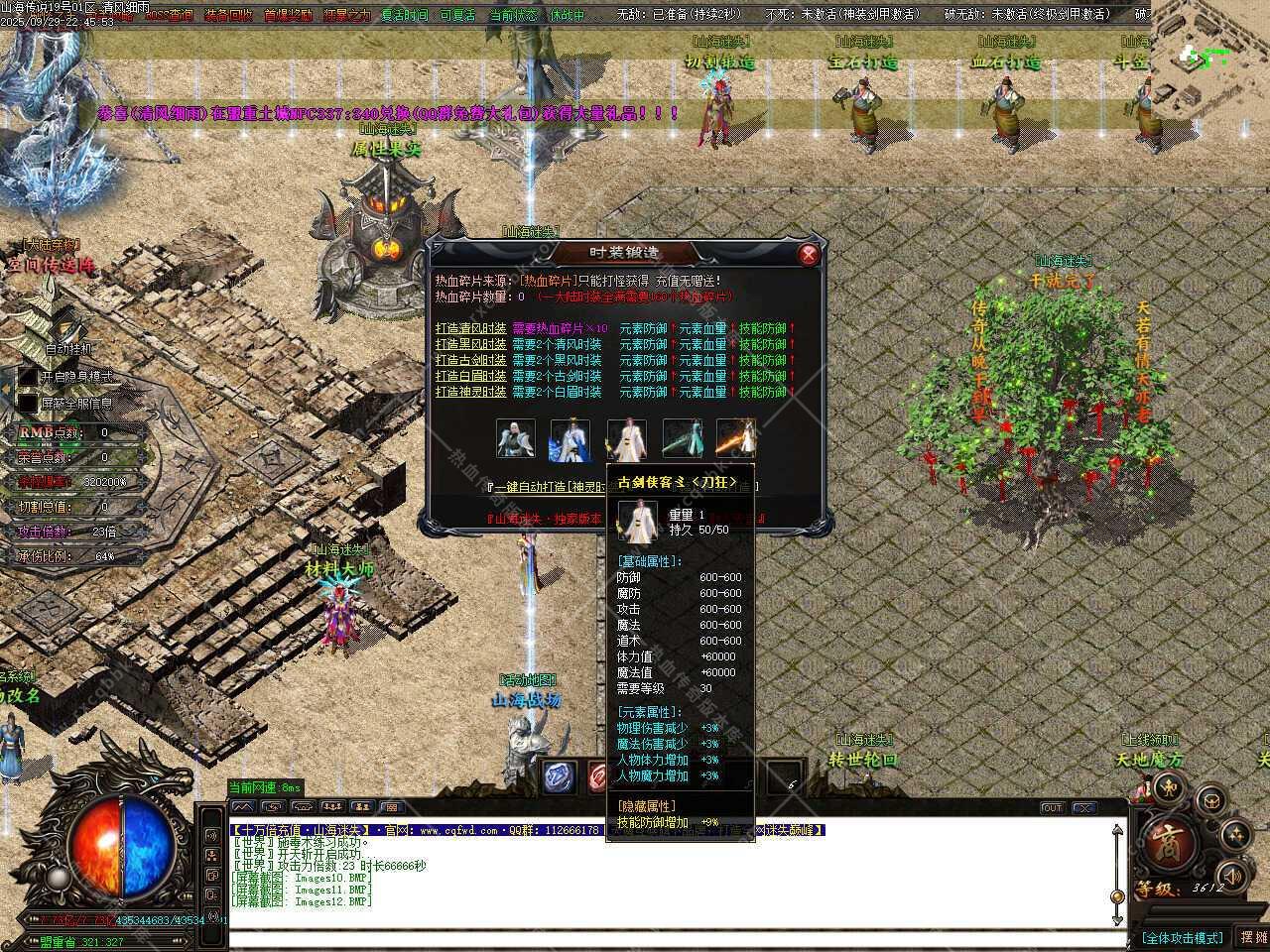The width and height of the screenshot is (1270, 952).
Task: Select the blue-robed costume icon
Action: (x=570, y=439)
